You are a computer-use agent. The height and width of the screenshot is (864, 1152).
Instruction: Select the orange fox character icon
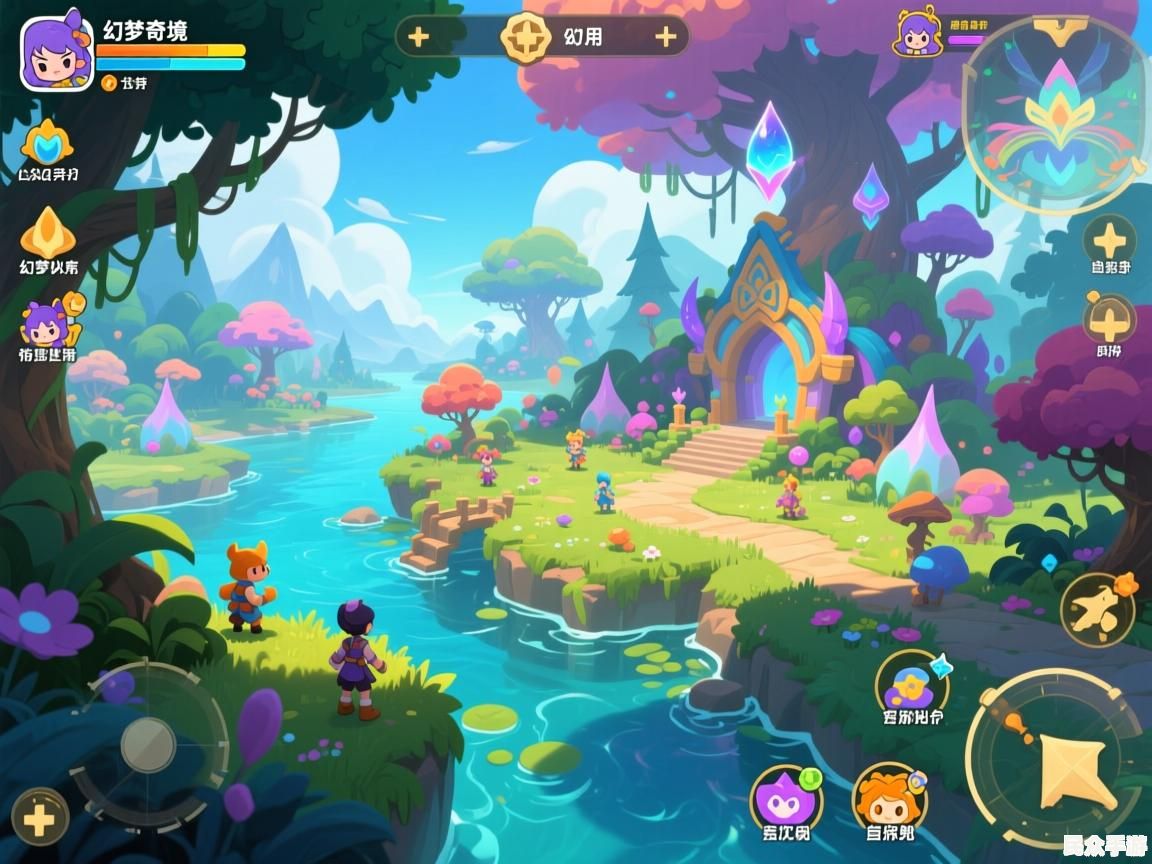click(x=888, y=798)
